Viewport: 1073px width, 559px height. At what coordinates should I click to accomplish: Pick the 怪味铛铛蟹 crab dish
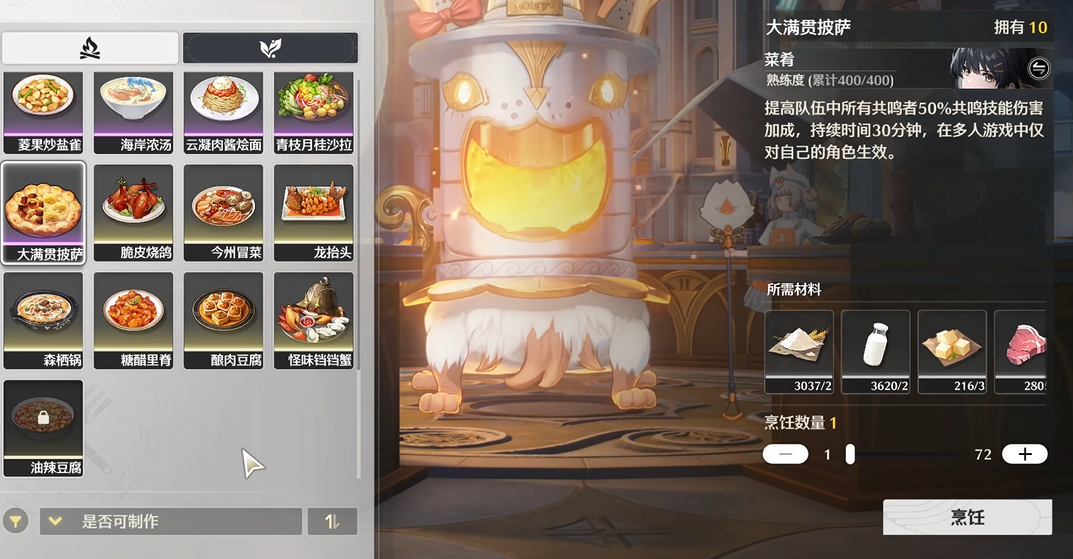click(x=313, y=320)
